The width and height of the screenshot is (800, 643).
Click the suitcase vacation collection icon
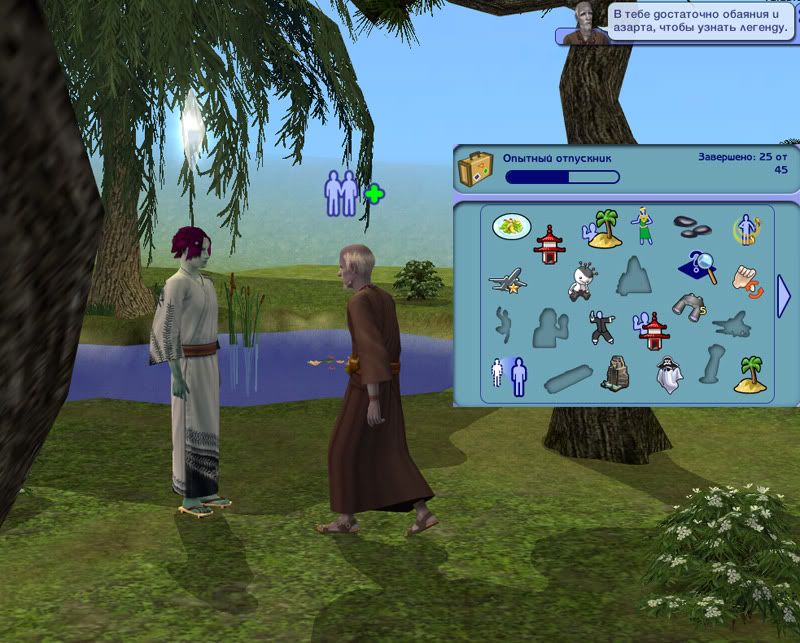(x=477, y=168)
